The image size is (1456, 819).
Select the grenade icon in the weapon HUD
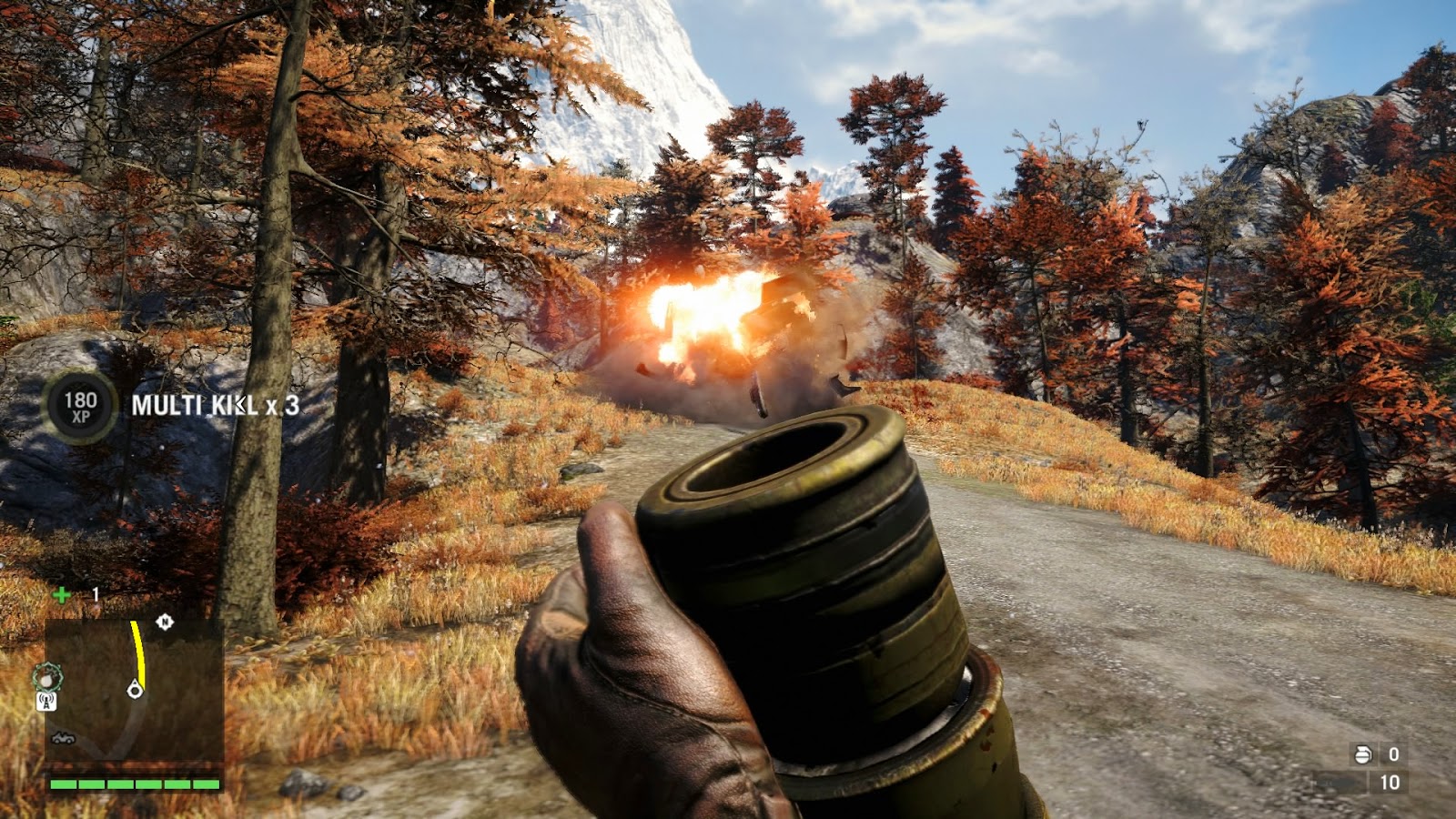tap(1363, 753)
